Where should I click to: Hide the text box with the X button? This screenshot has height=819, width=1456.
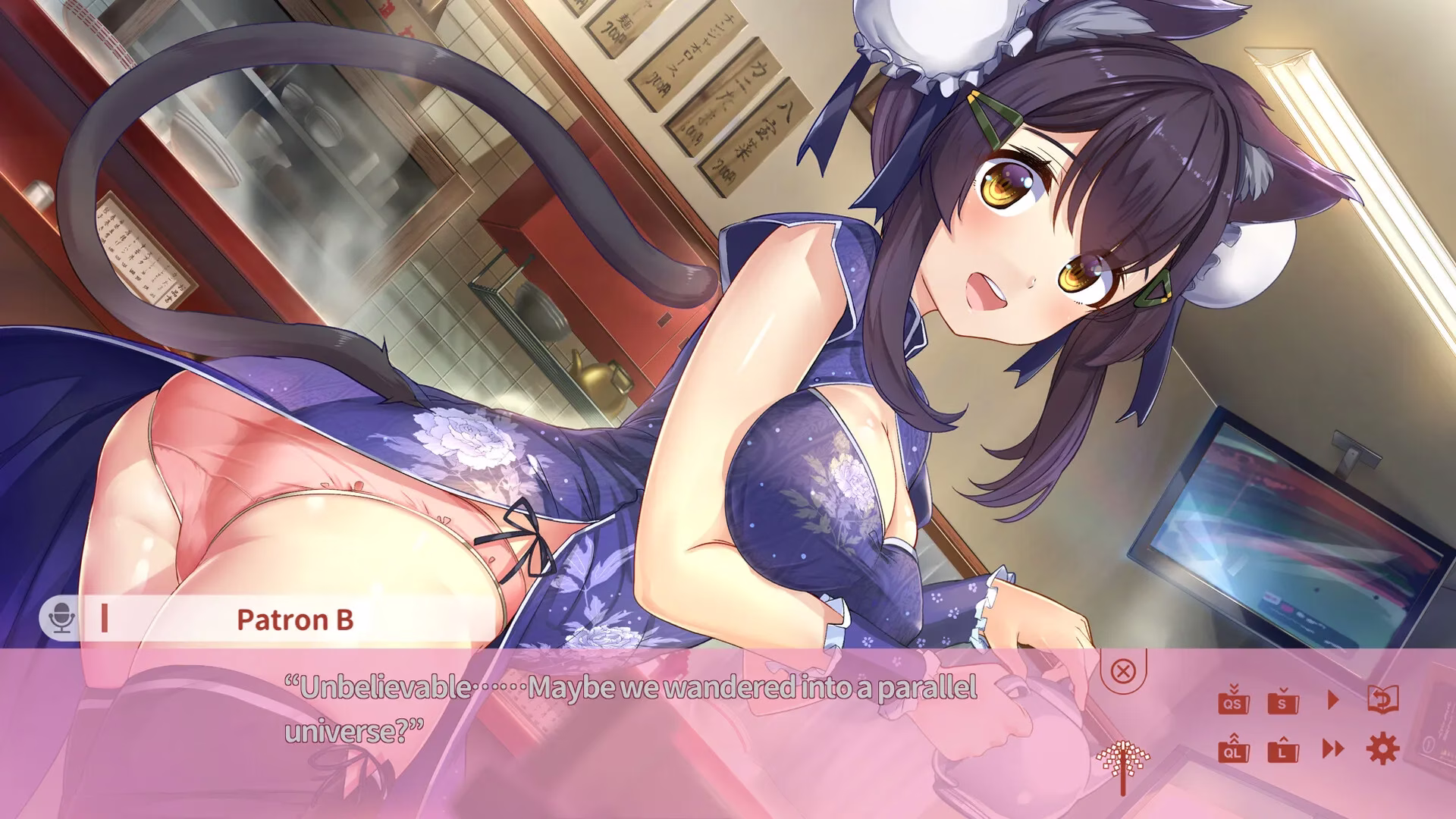[x=1123, y=671]
